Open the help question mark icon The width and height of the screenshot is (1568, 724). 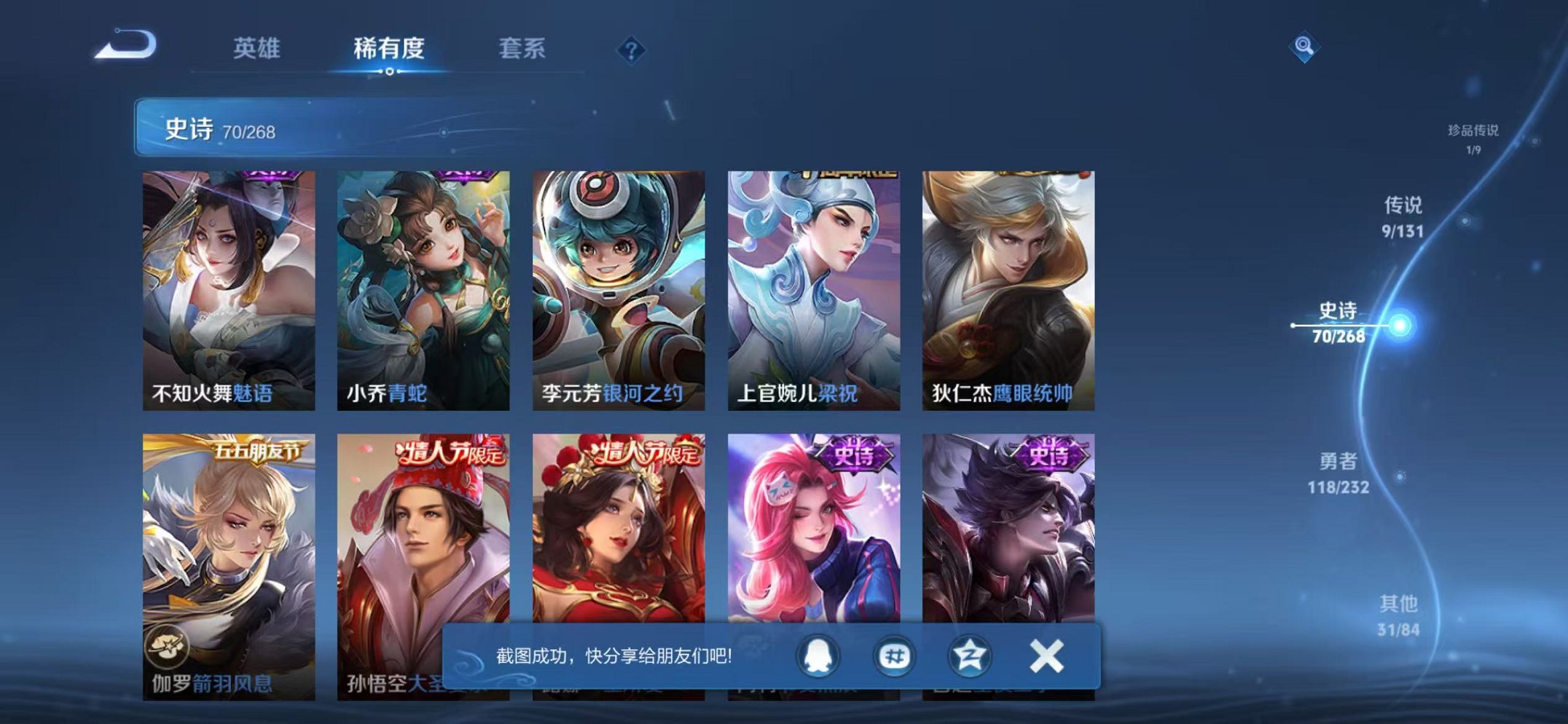tap(631, 50)
